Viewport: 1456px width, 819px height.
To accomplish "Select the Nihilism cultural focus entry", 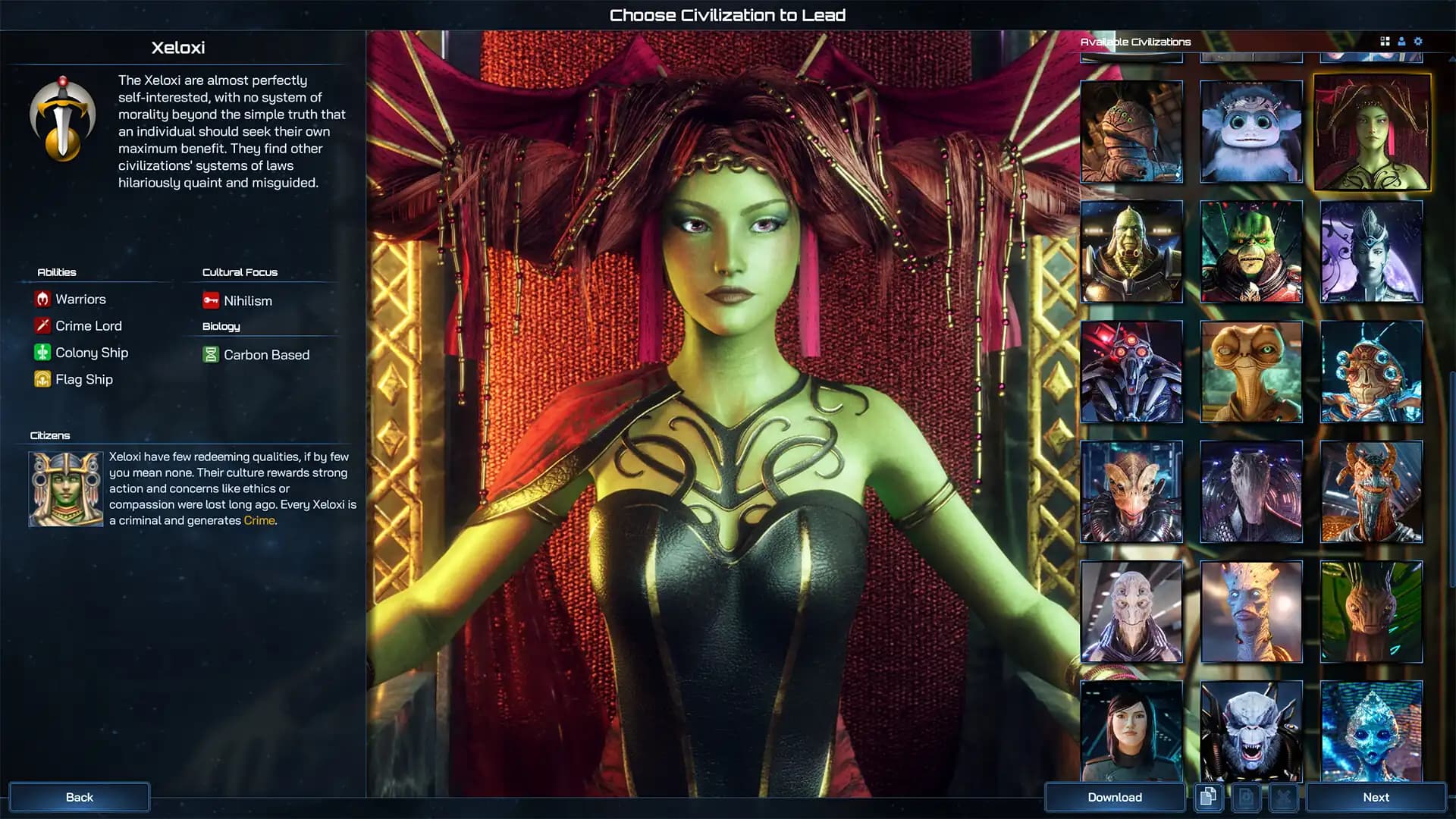I will tap(247, 301).
